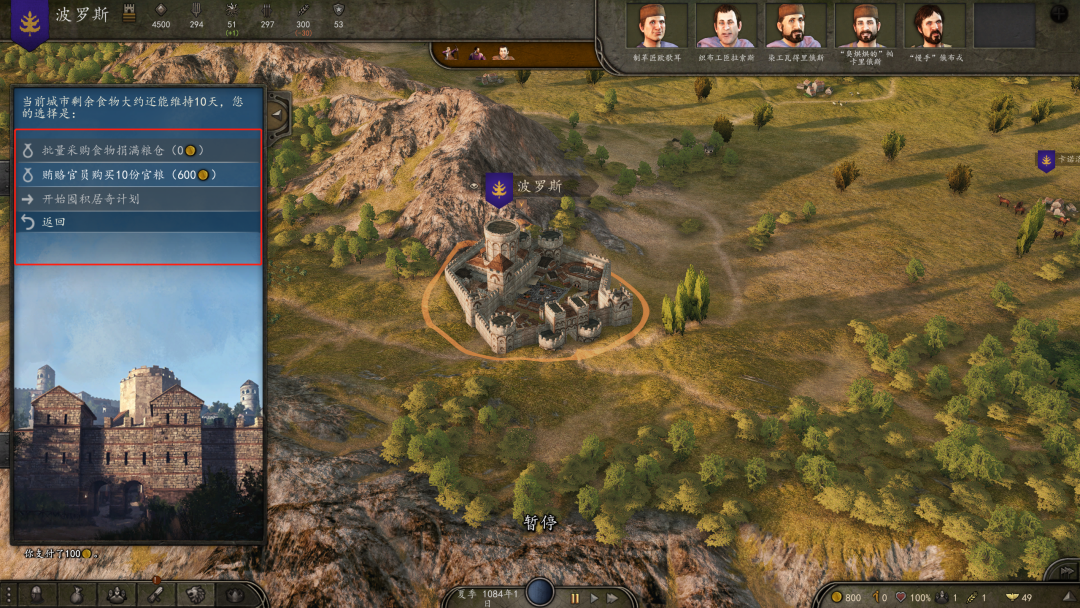The height and width of the screenshot is (608, 1080).
Task: Select portrait of 染工瓦得里俄斯
Action: [x=795, y=26]
